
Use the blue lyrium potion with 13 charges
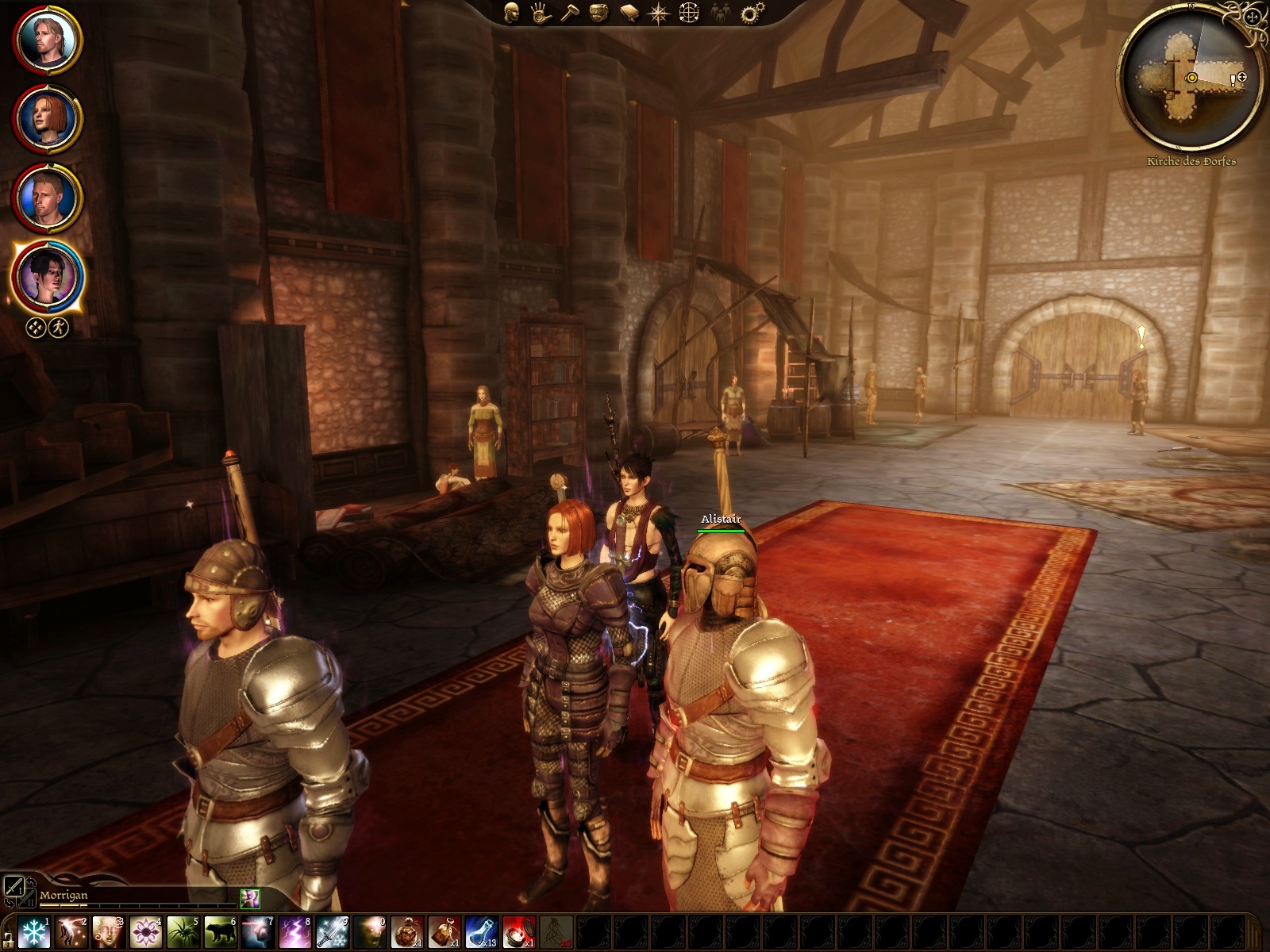pos(482,931)
